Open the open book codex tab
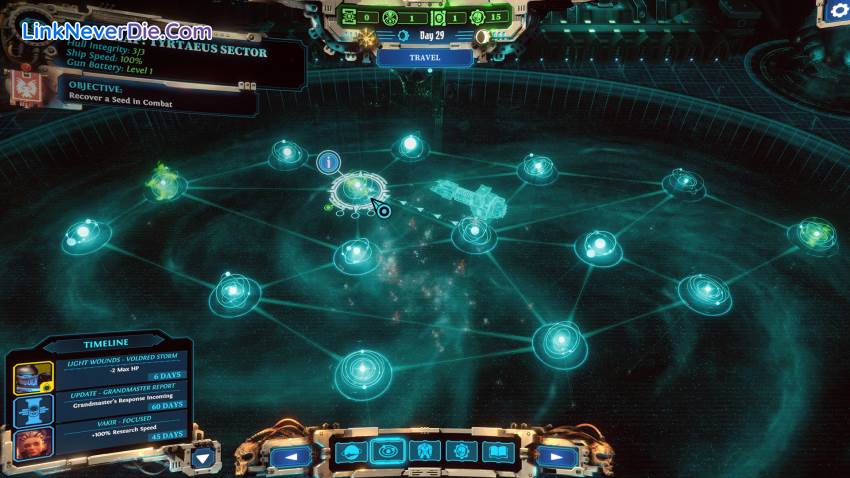 [x=497, y=452]
